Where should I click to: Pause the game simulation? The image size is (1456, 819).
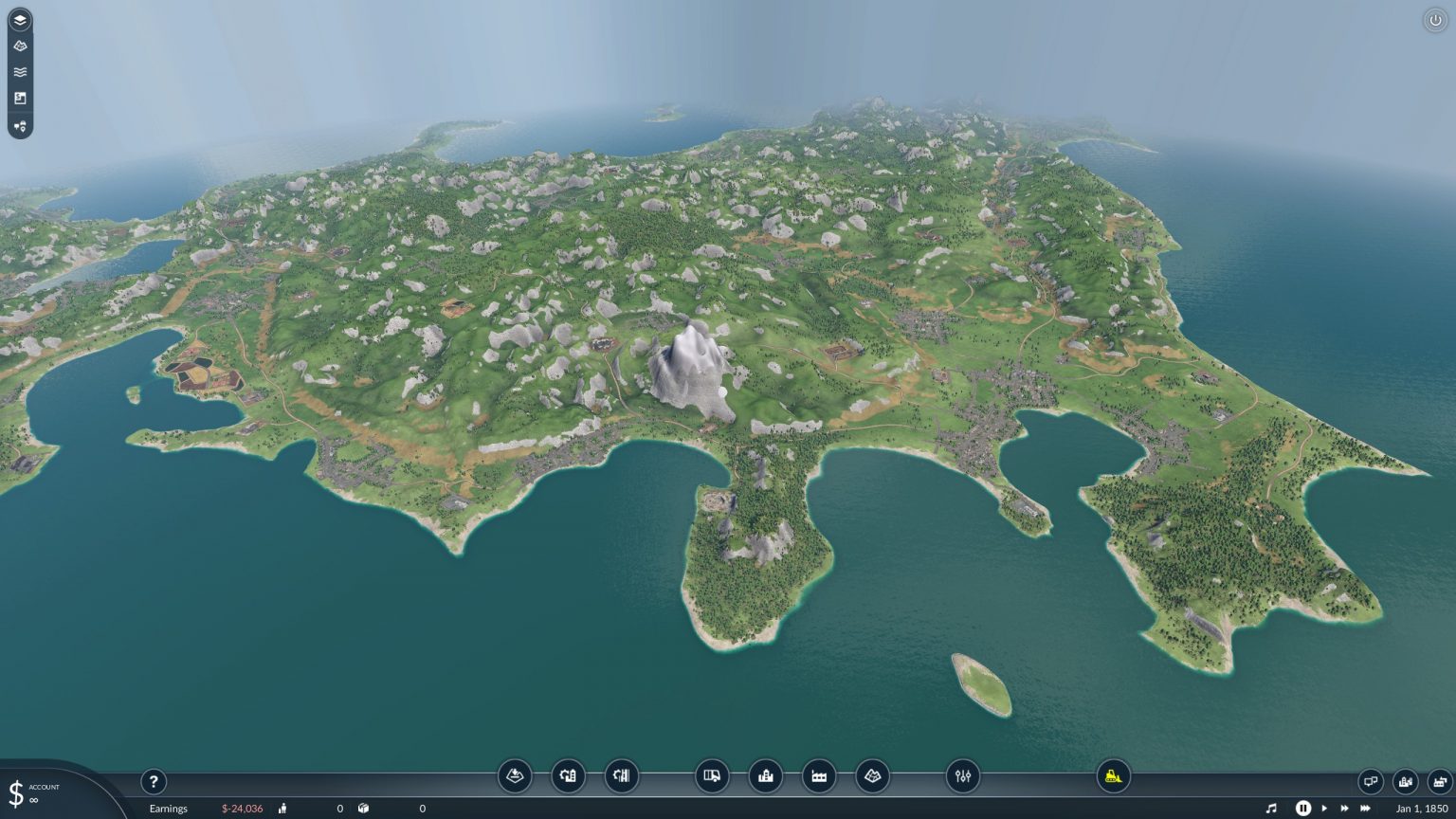click(x=1304, y=809)
